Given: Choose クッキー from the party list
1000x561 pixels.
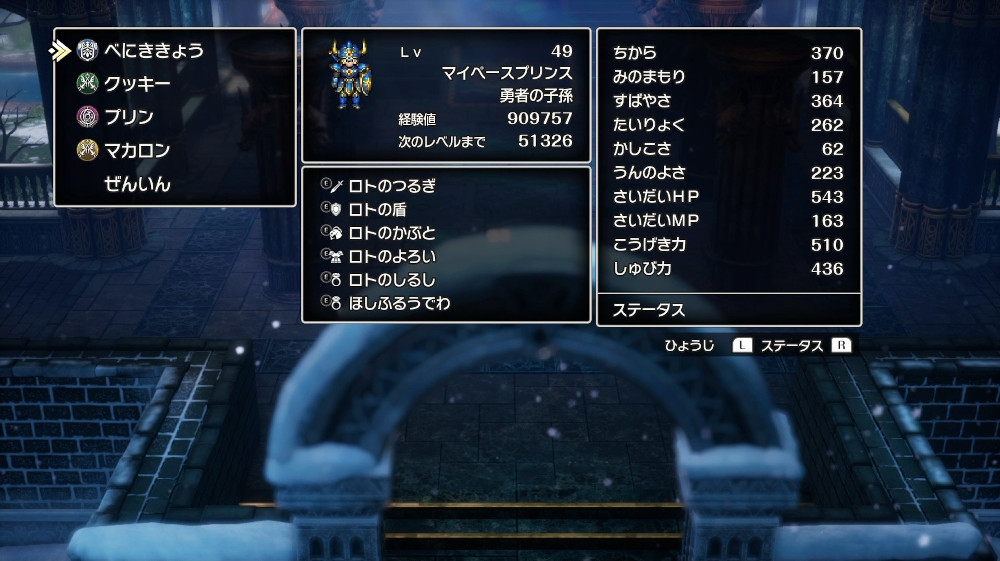Looking at the screenshot, I should [x=137, y=84].
